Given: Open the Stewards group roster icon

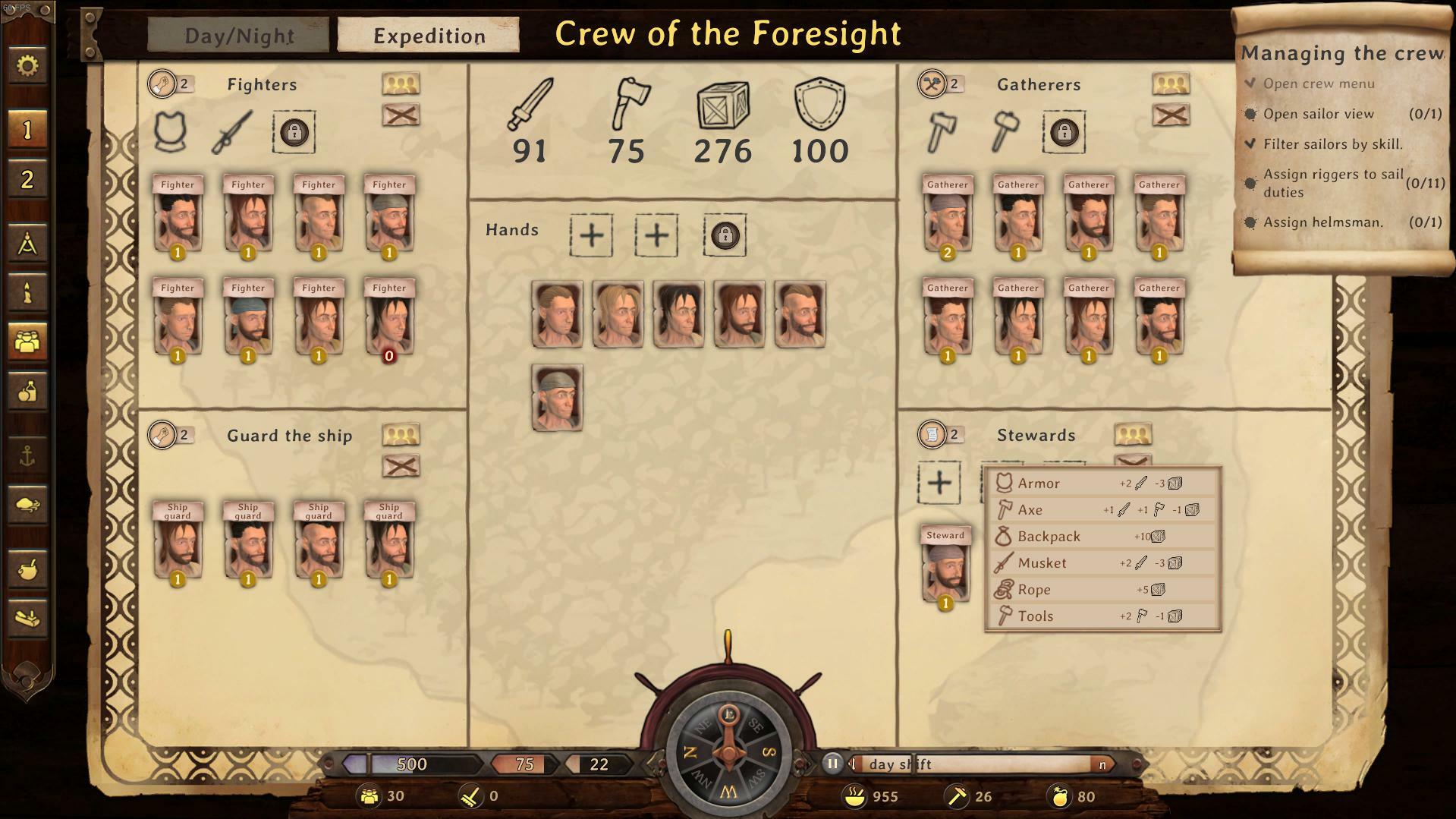Looking at the screenshot, I should pos(1133,433).
